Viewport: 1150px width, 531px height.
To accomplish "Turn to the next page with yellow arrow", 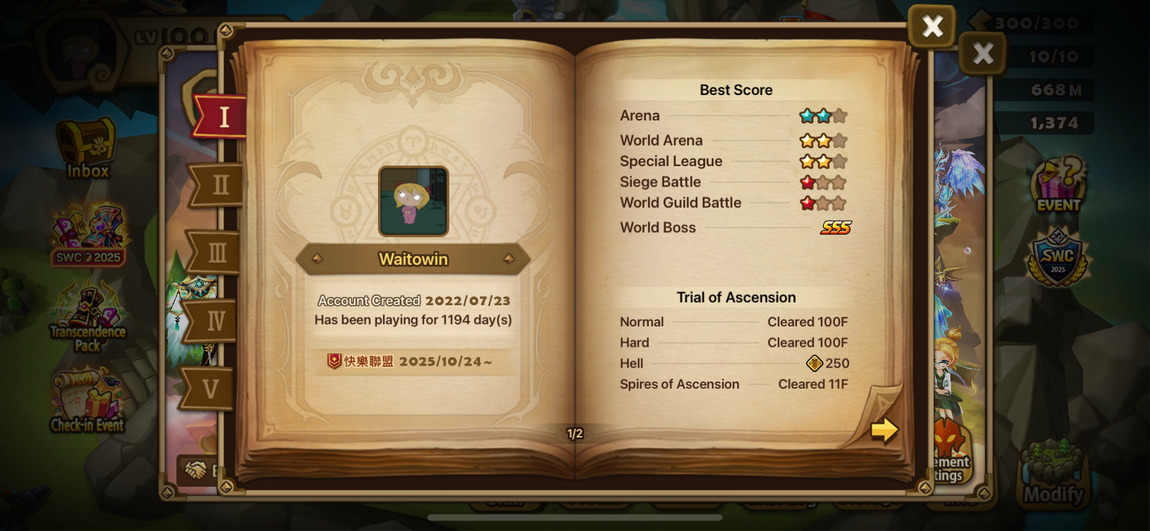I will [x=883, y=430].
